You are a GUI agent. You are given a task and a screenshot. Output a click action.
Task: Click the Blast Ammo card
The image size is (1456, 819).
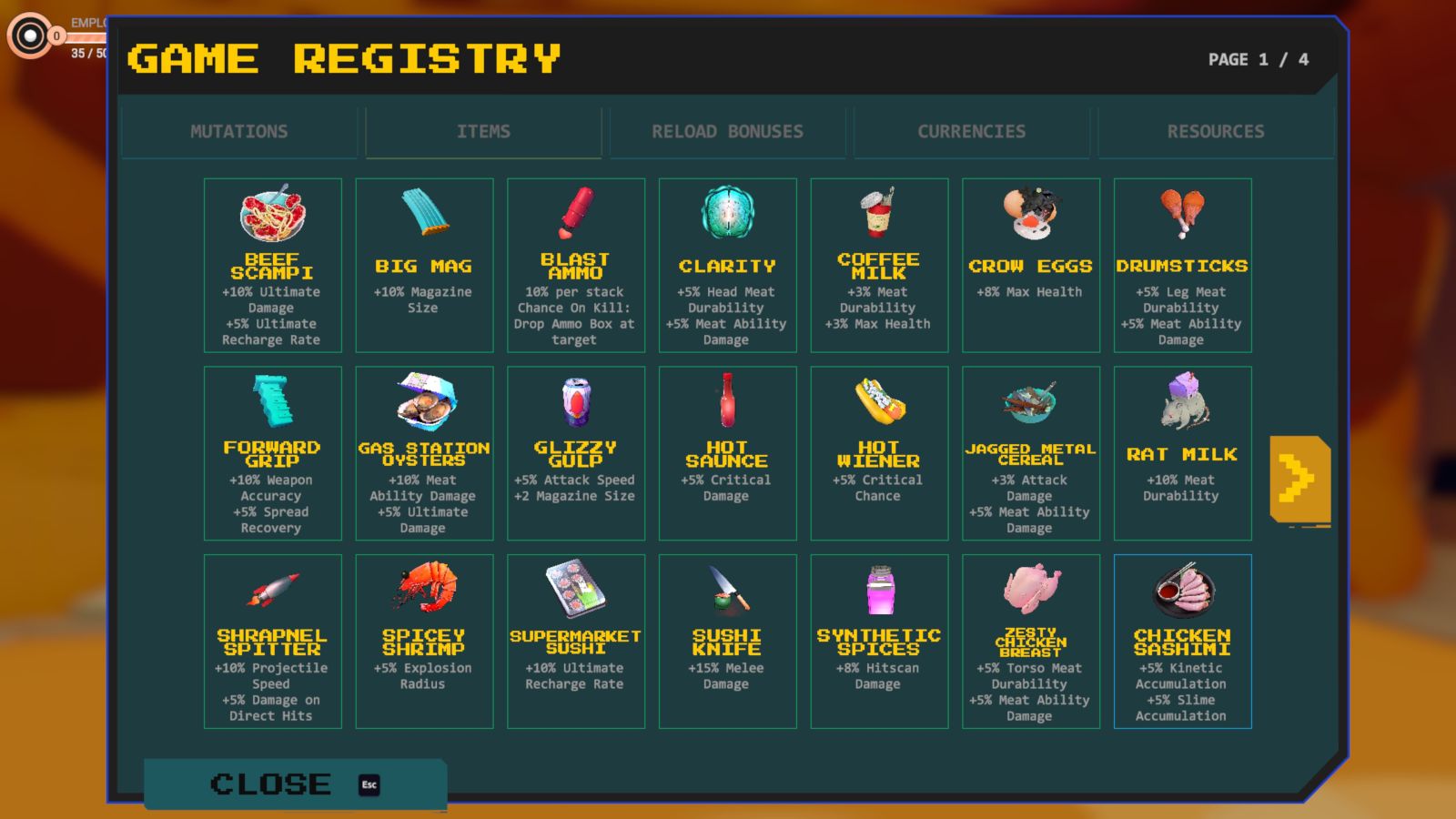(x=576, y=265)
